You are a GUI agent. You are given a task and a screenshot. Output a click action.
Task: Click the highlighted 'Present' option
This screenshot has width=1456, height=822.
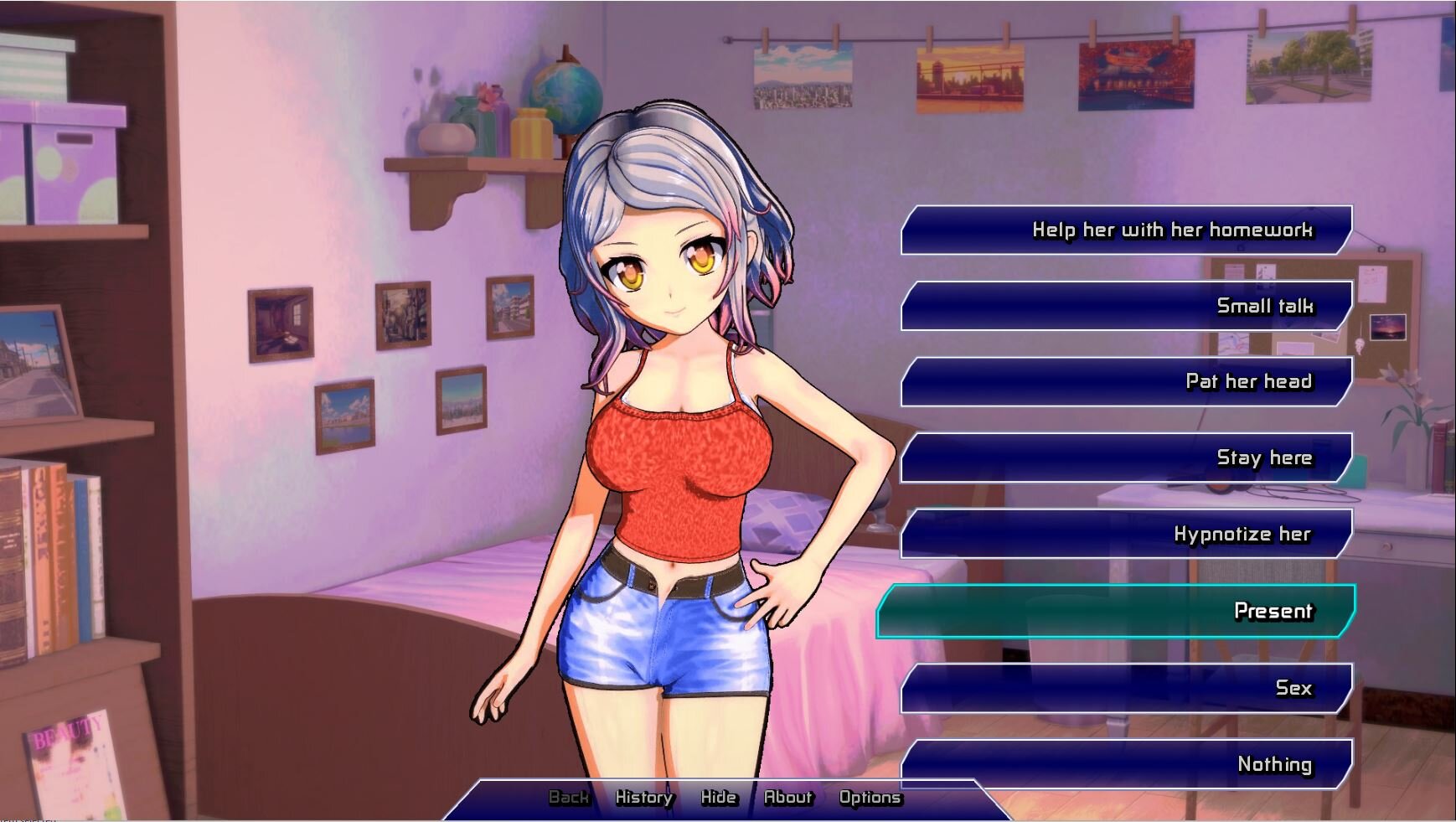pos(1116,611)
